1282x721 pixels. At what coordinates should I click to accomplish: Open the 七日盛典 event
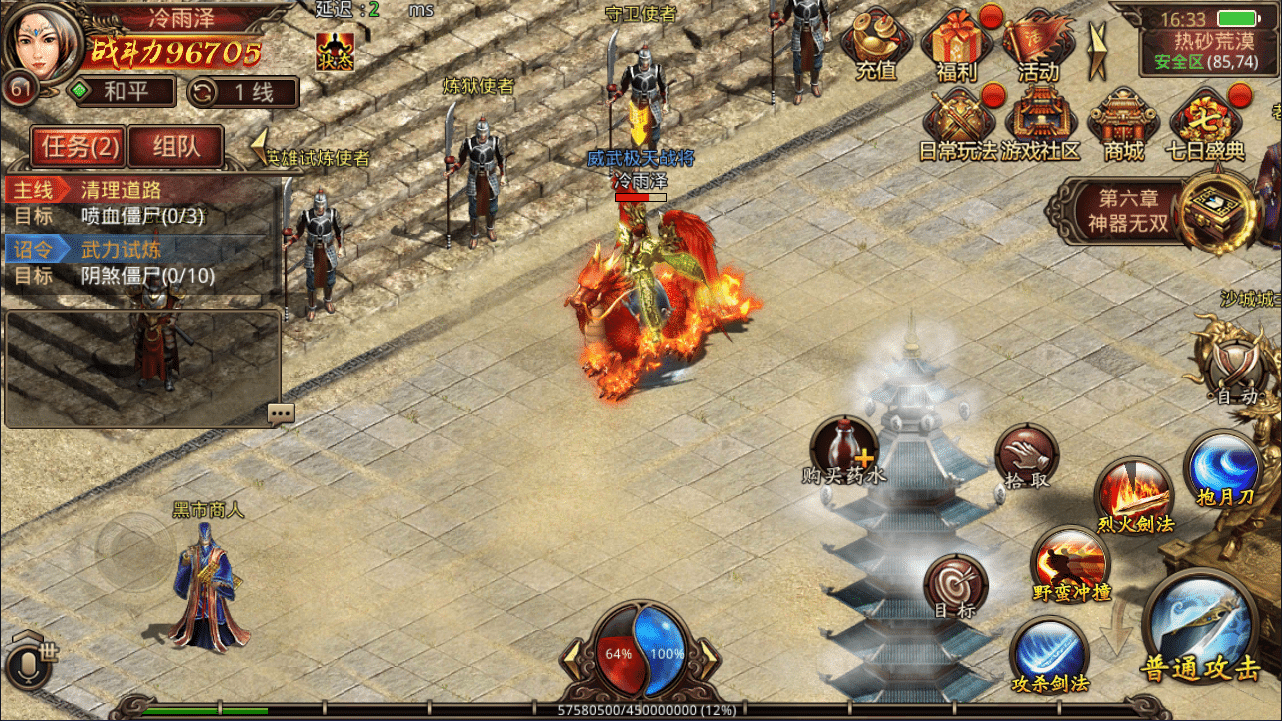[1205, 124]
